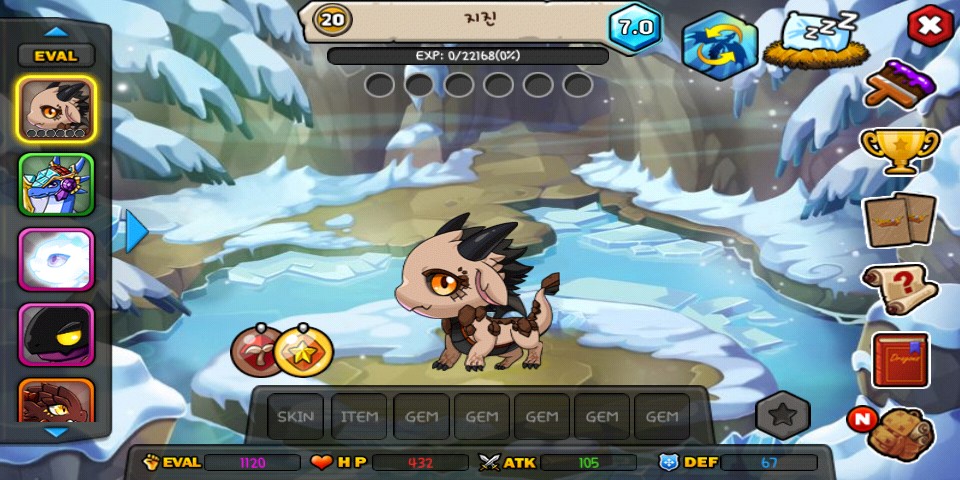This screenshot has height=480, width=960.
Task: Open the red dragon book
Action: (x=900, y=360)
